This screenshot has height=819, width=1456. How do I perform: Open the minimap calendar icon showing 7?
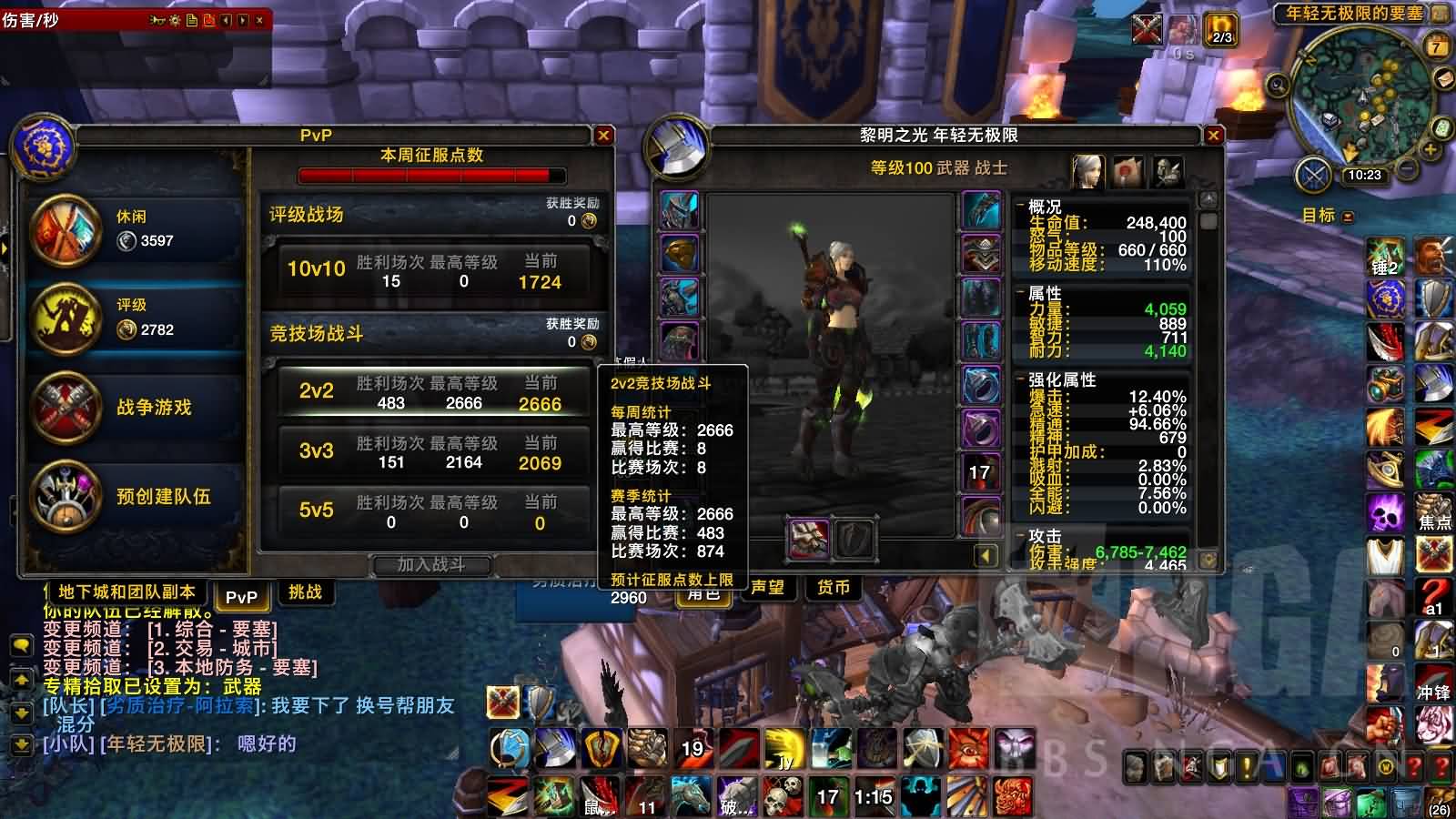pos(1435,45)
